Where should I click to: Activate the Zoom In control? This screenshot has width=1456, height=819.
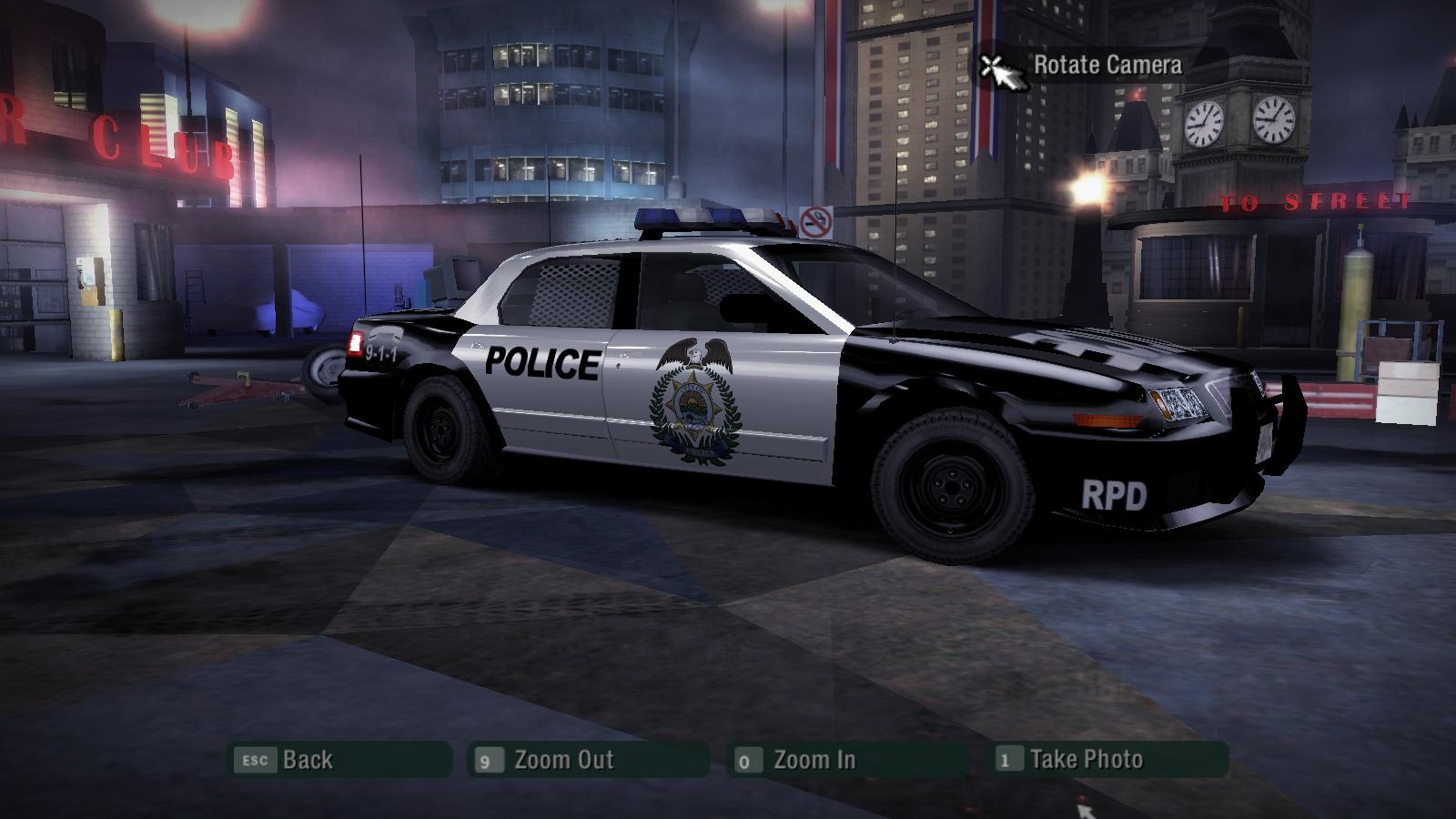pos(812,758)
